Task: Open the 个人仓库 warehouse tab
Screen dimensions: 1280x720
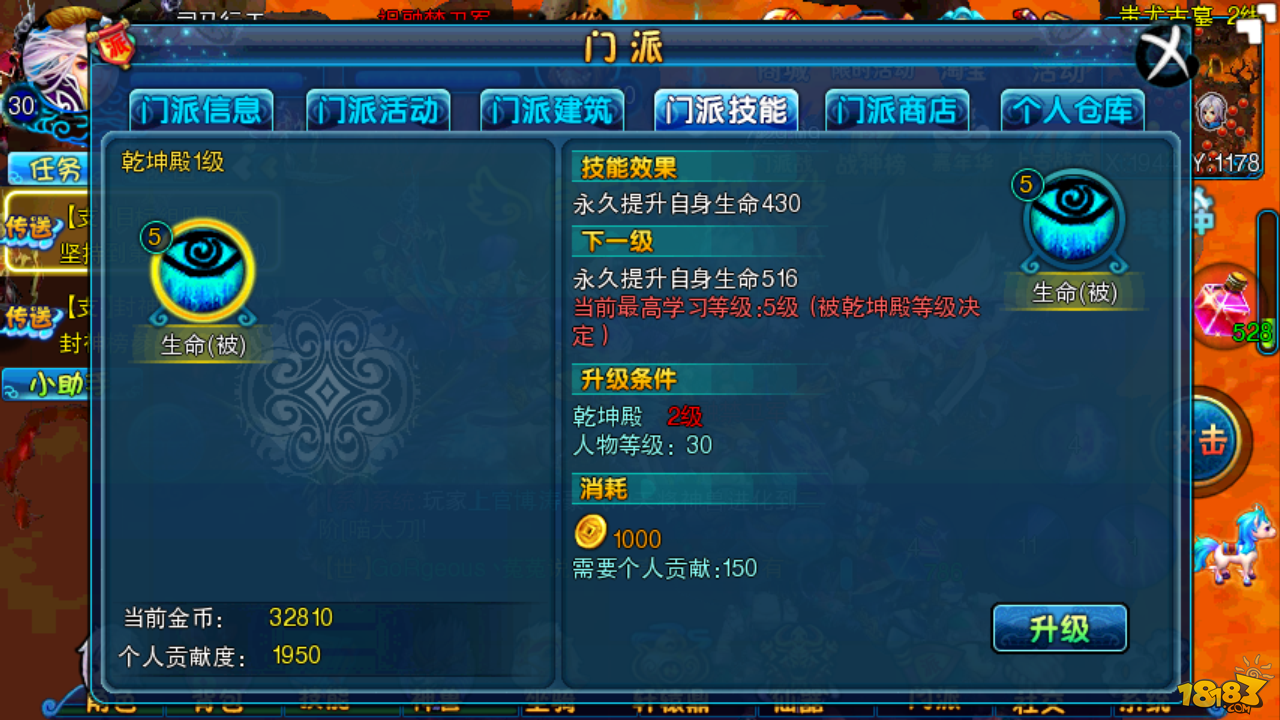Action: click(1072, 110)
